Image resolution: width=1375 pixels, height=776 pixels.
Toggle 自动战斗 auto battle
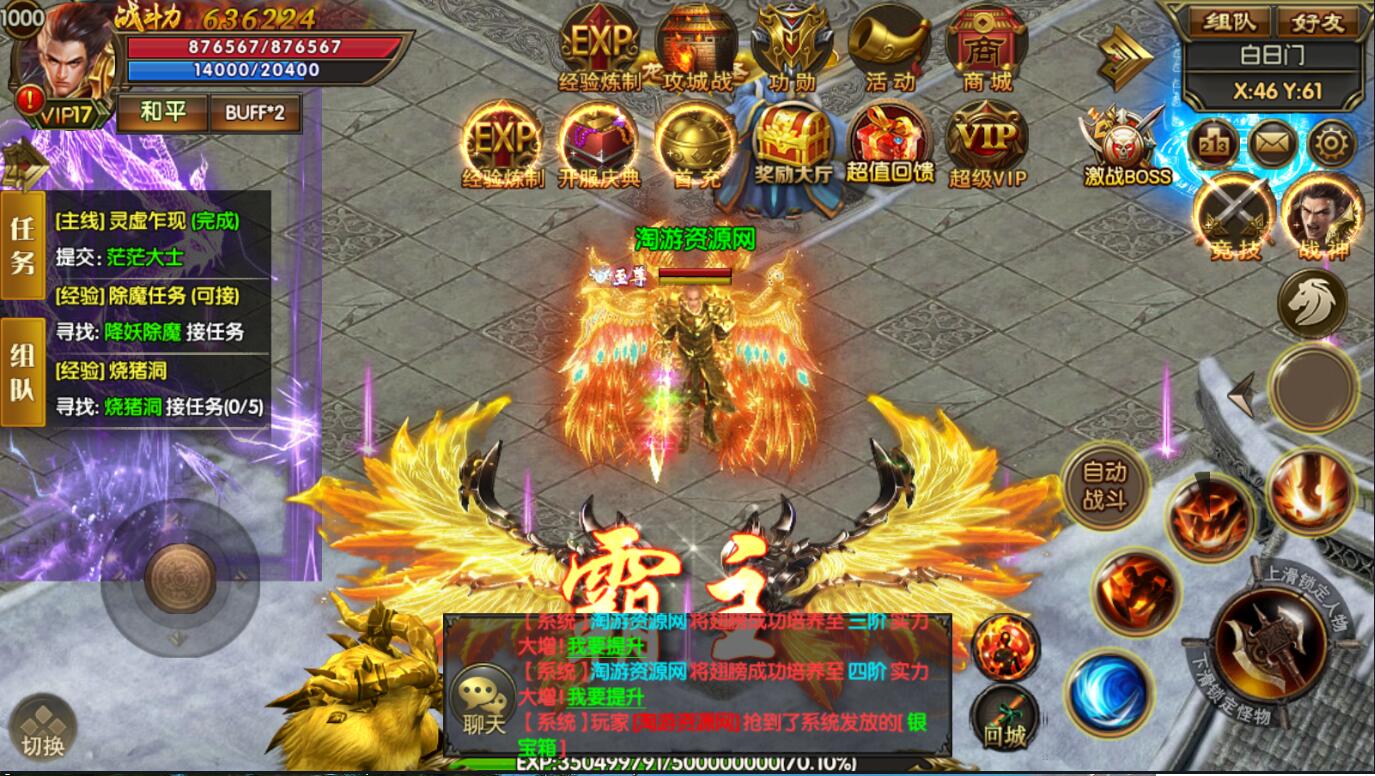1104,485
